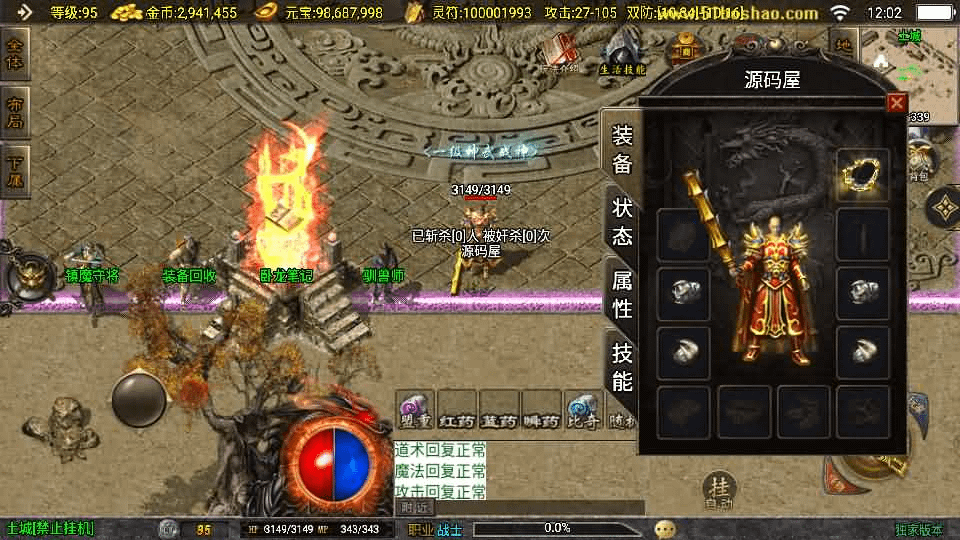Use the 蓝药 blue potion slot

coord(498,410)
